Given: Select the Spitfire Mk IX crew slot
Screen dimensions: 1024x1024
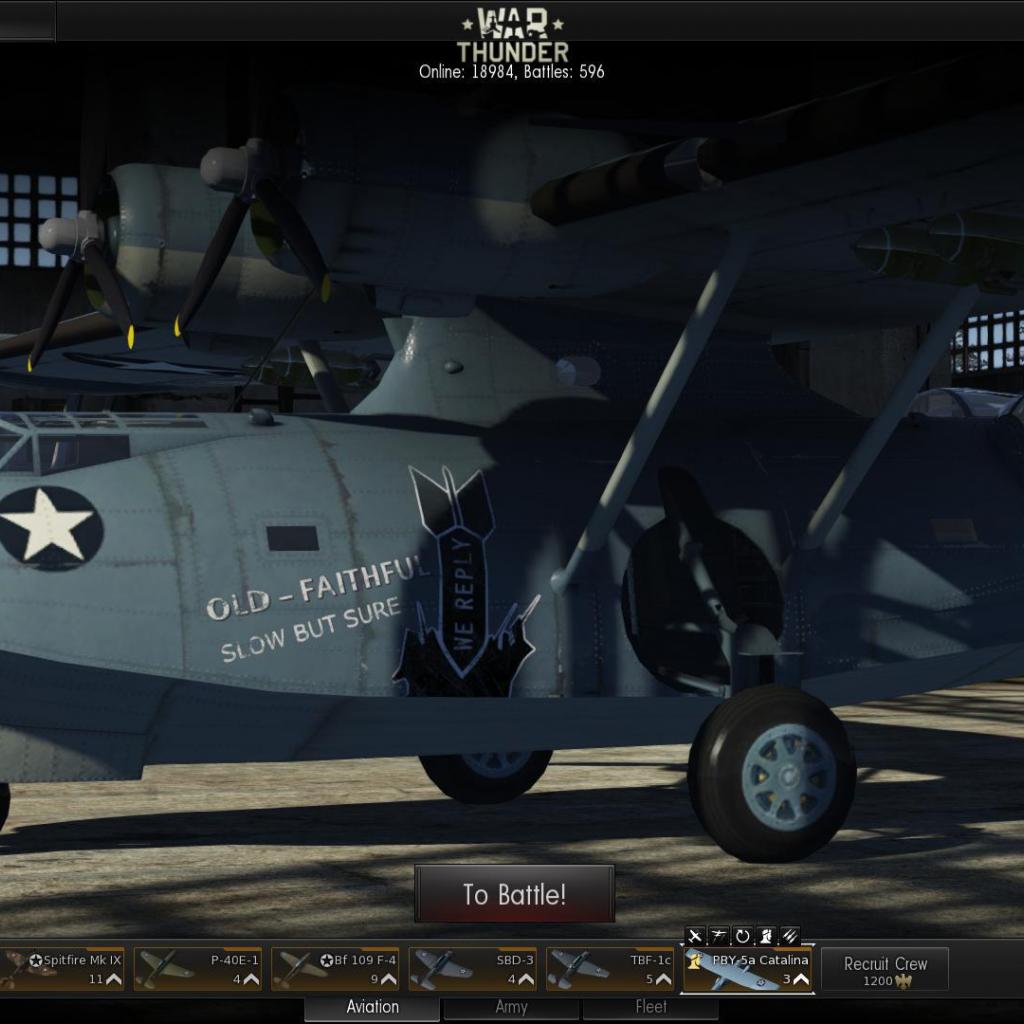Looking at the screenshot, I should click(x=62, y=969).
